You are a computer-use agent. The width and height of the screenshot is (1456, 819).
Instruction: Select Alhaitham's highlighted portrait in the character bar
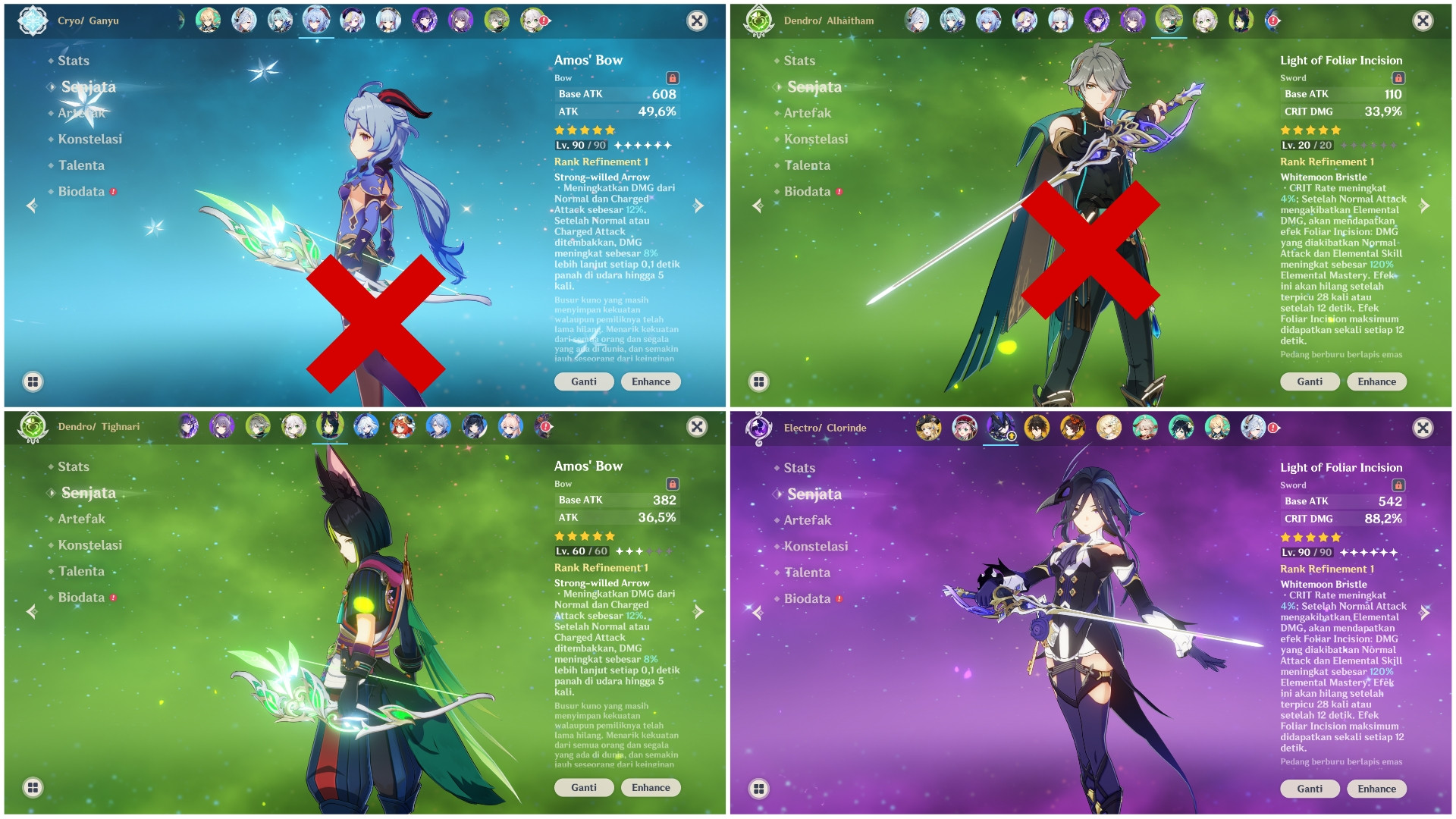pos(1169,21)
